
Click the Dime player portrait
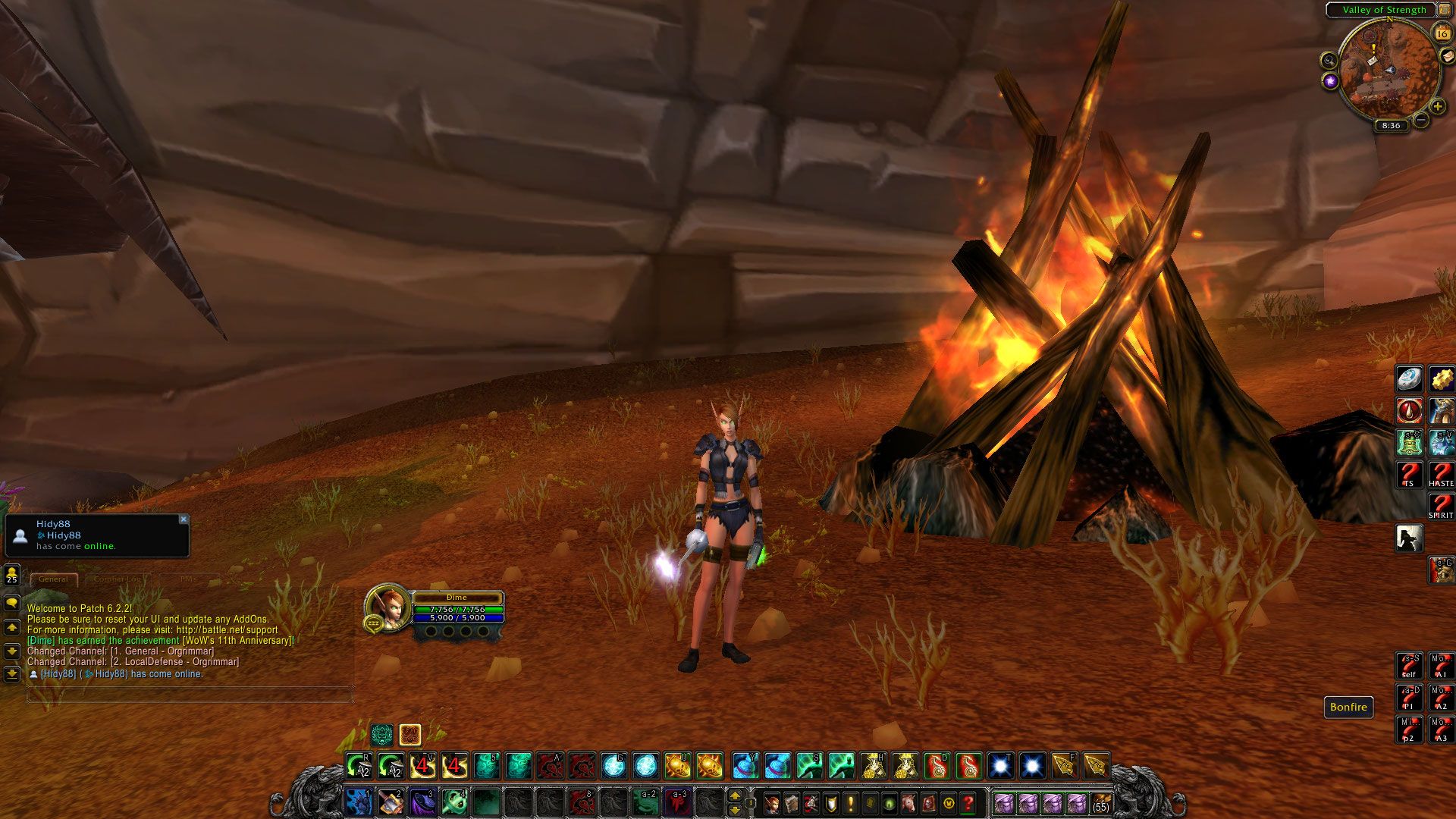tap(388, 607)
